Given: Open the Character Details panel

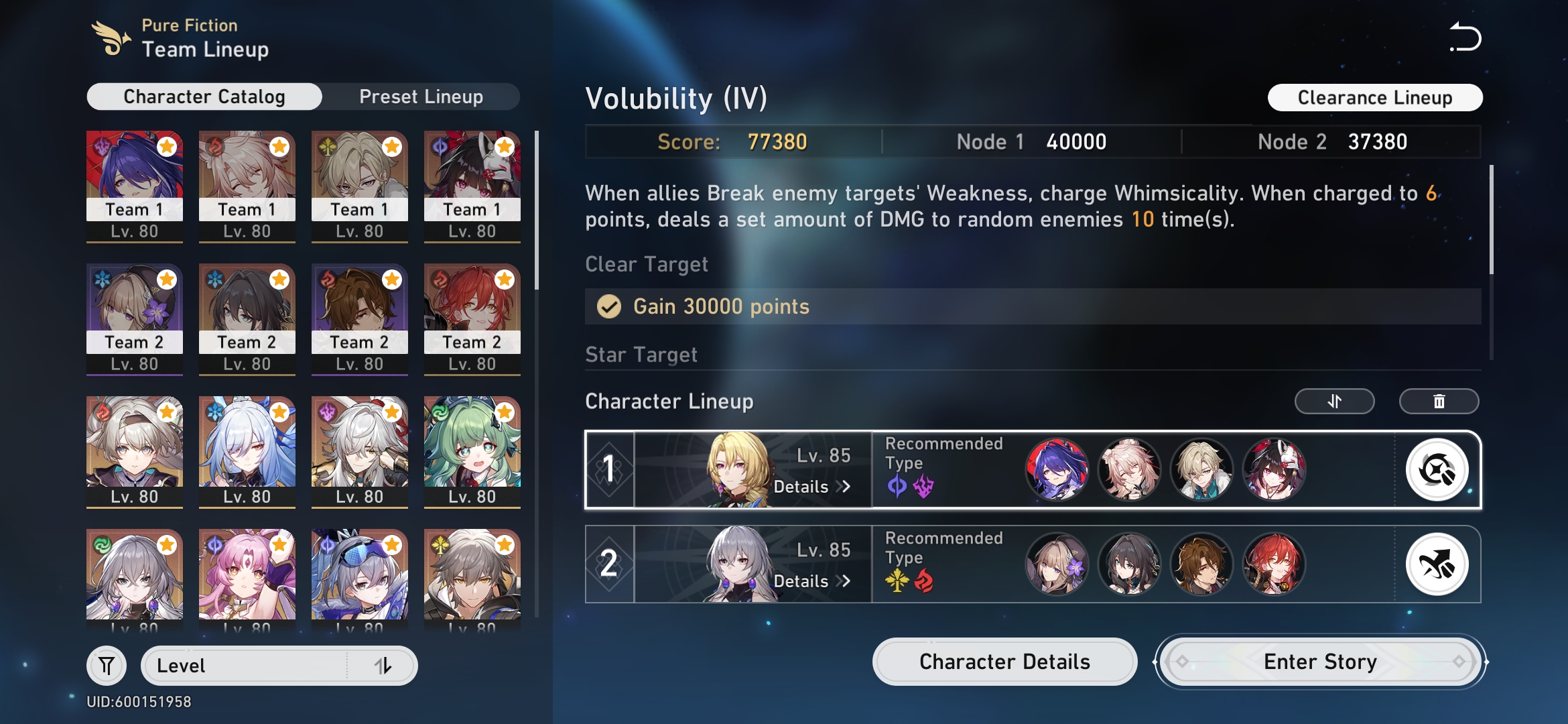Looking at the screenshot, I should 1004,662.
